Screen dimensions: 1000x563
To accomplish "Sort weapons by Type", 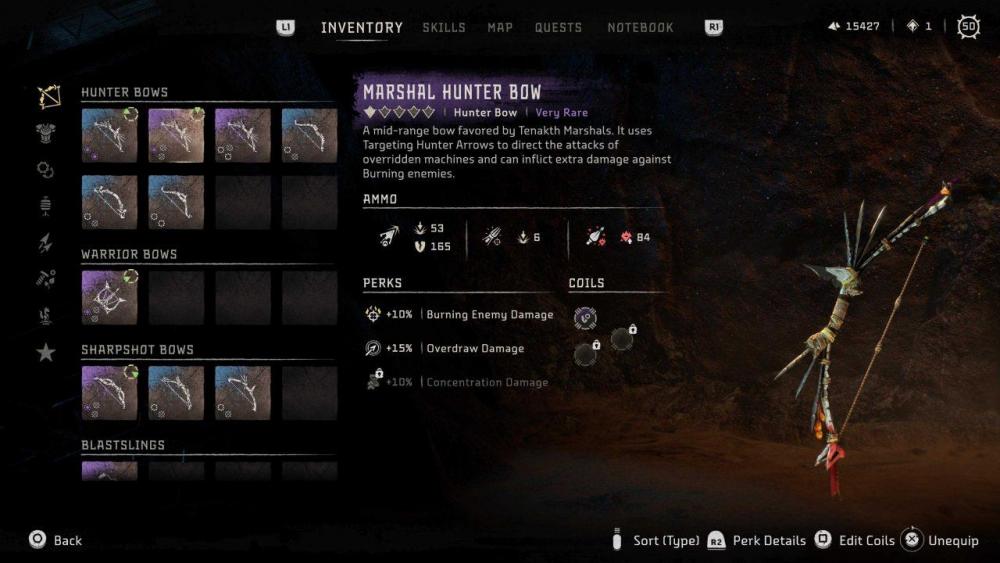I will 656,541.
